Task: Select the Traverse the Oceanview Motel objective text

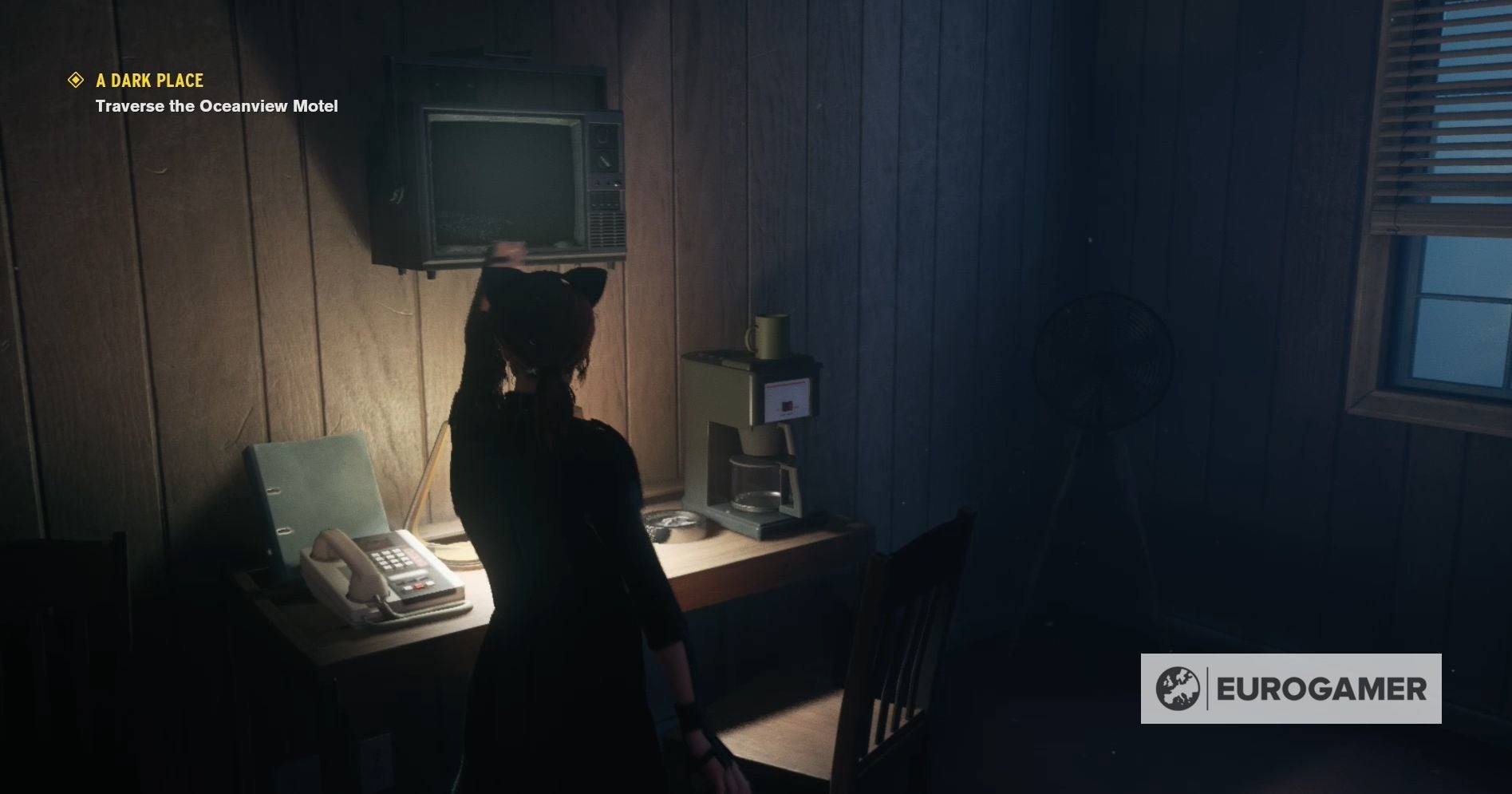Action: [215, 105]
